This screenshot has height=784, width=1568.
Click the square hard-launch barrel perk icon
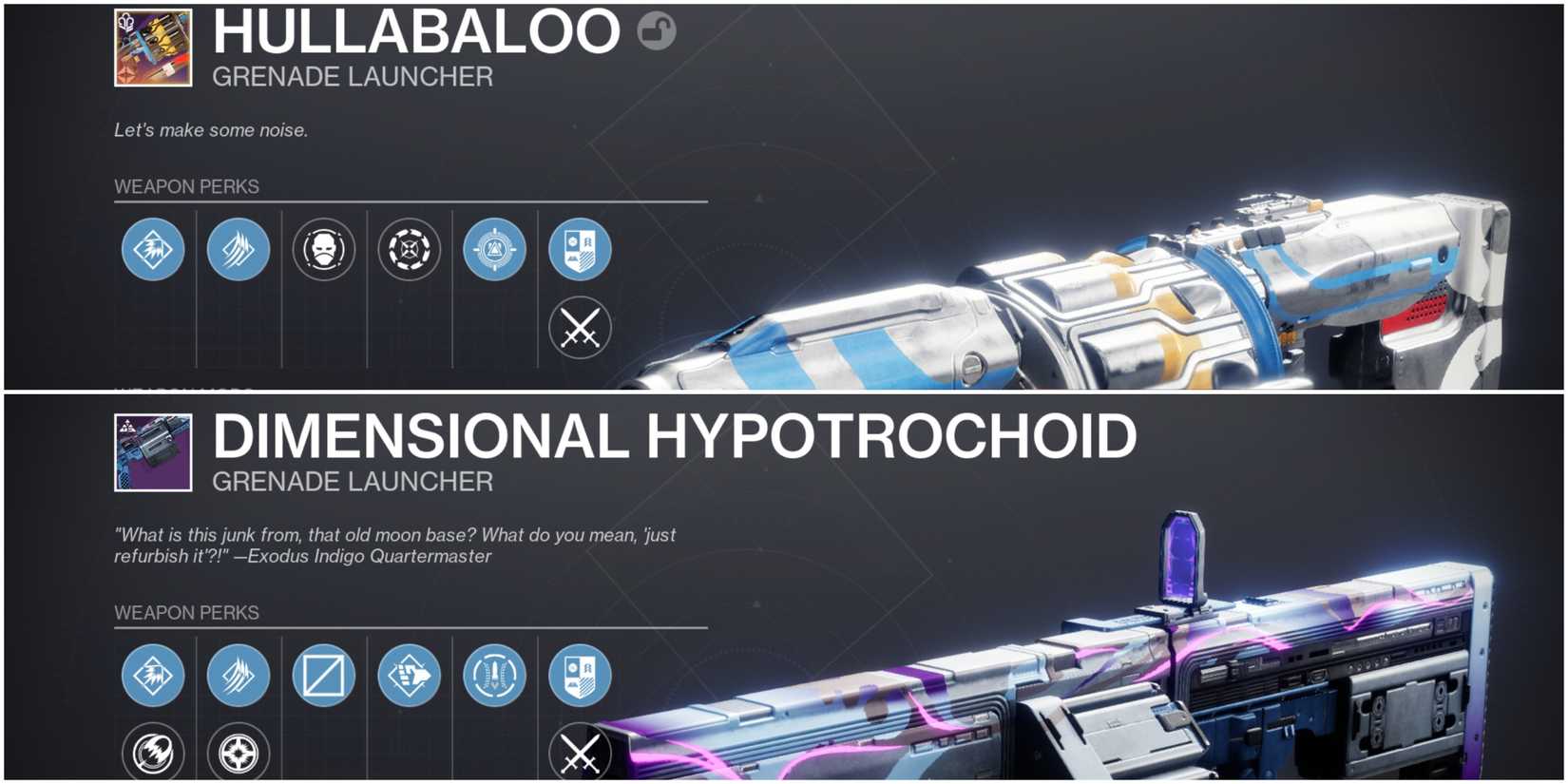point(324,675)
